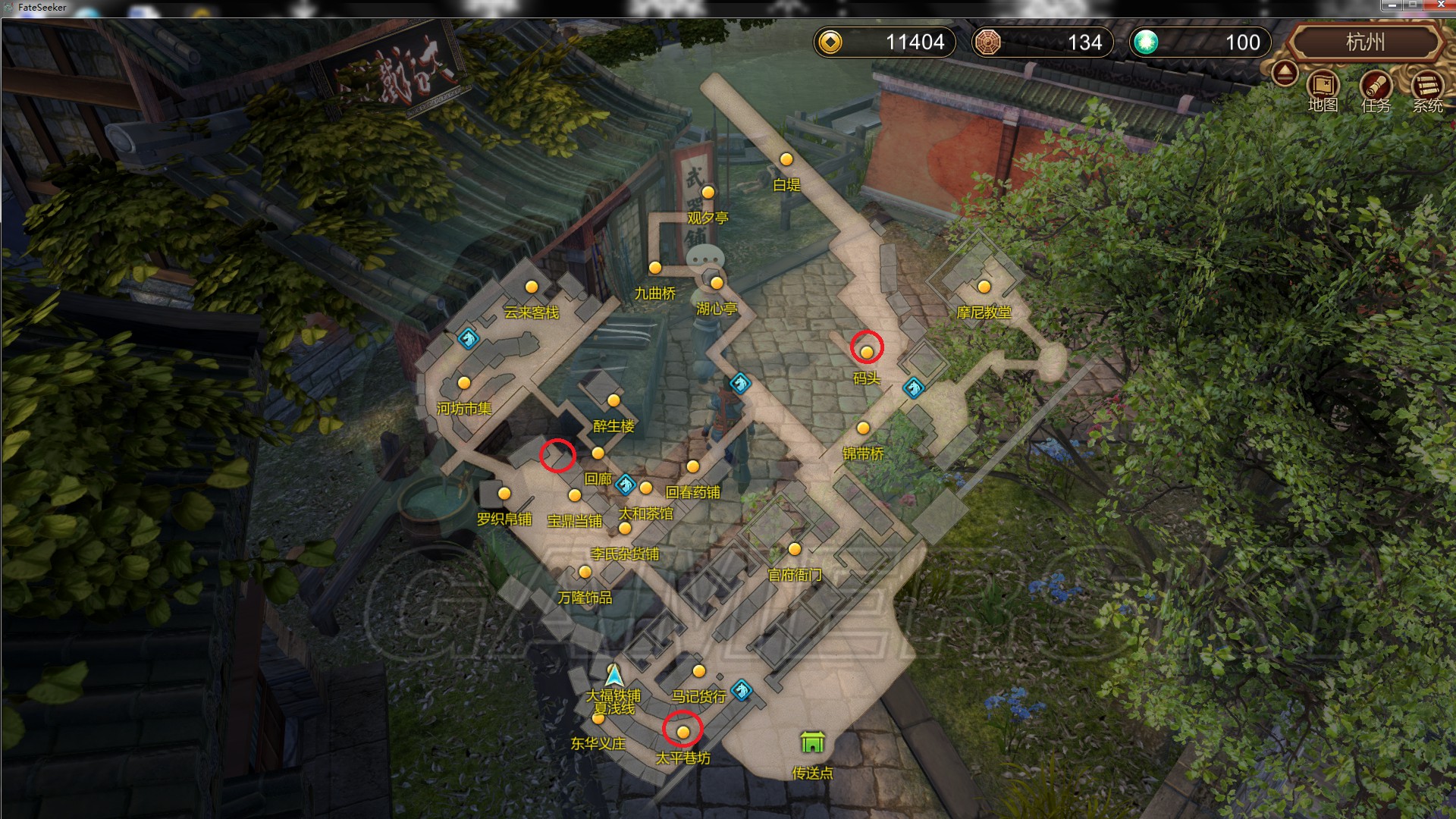The height and width of the screenshot is (819, 1456).
Task: Select the 白堤 map marker
Action: point(786,159)
